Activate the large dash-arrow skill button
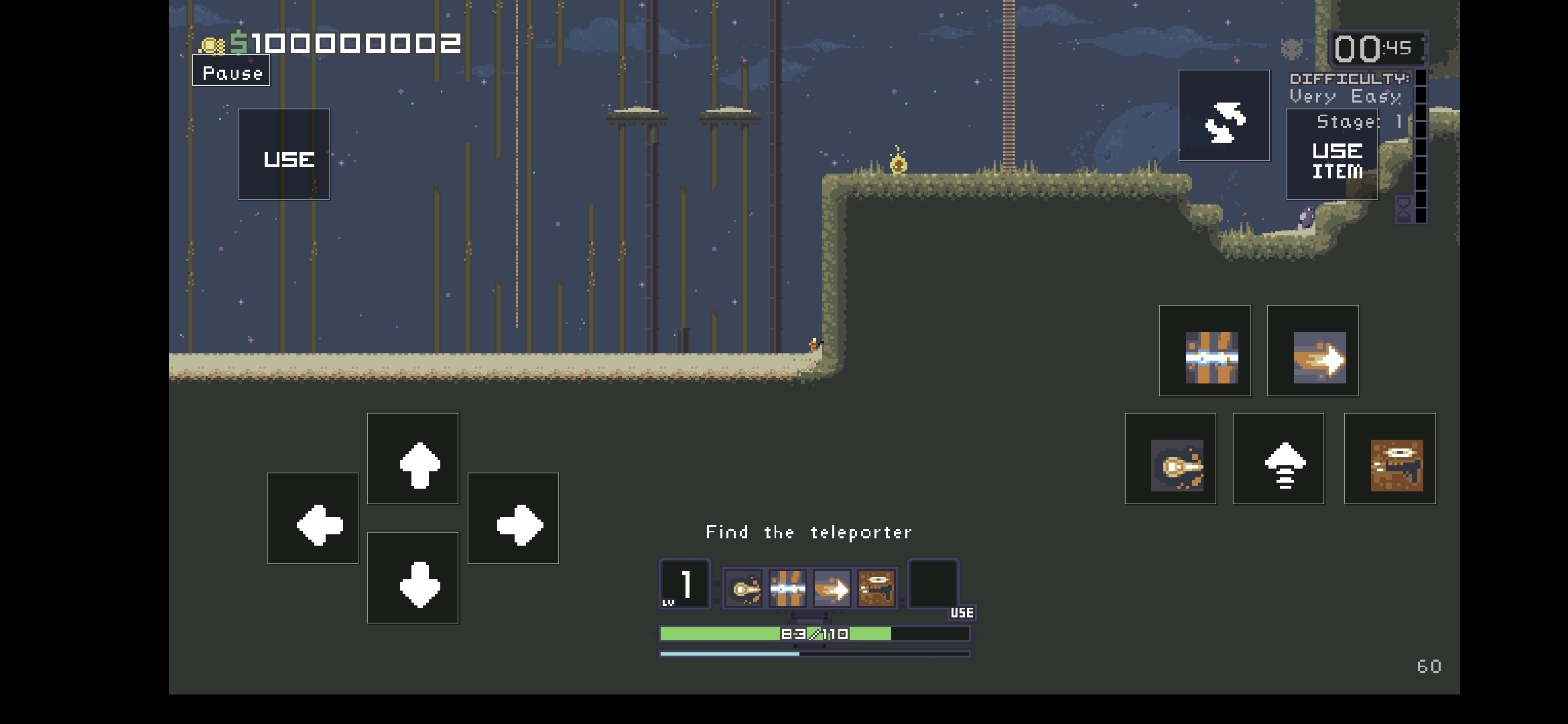This screenshot has height=724, width=1568. coord(1313,351)
